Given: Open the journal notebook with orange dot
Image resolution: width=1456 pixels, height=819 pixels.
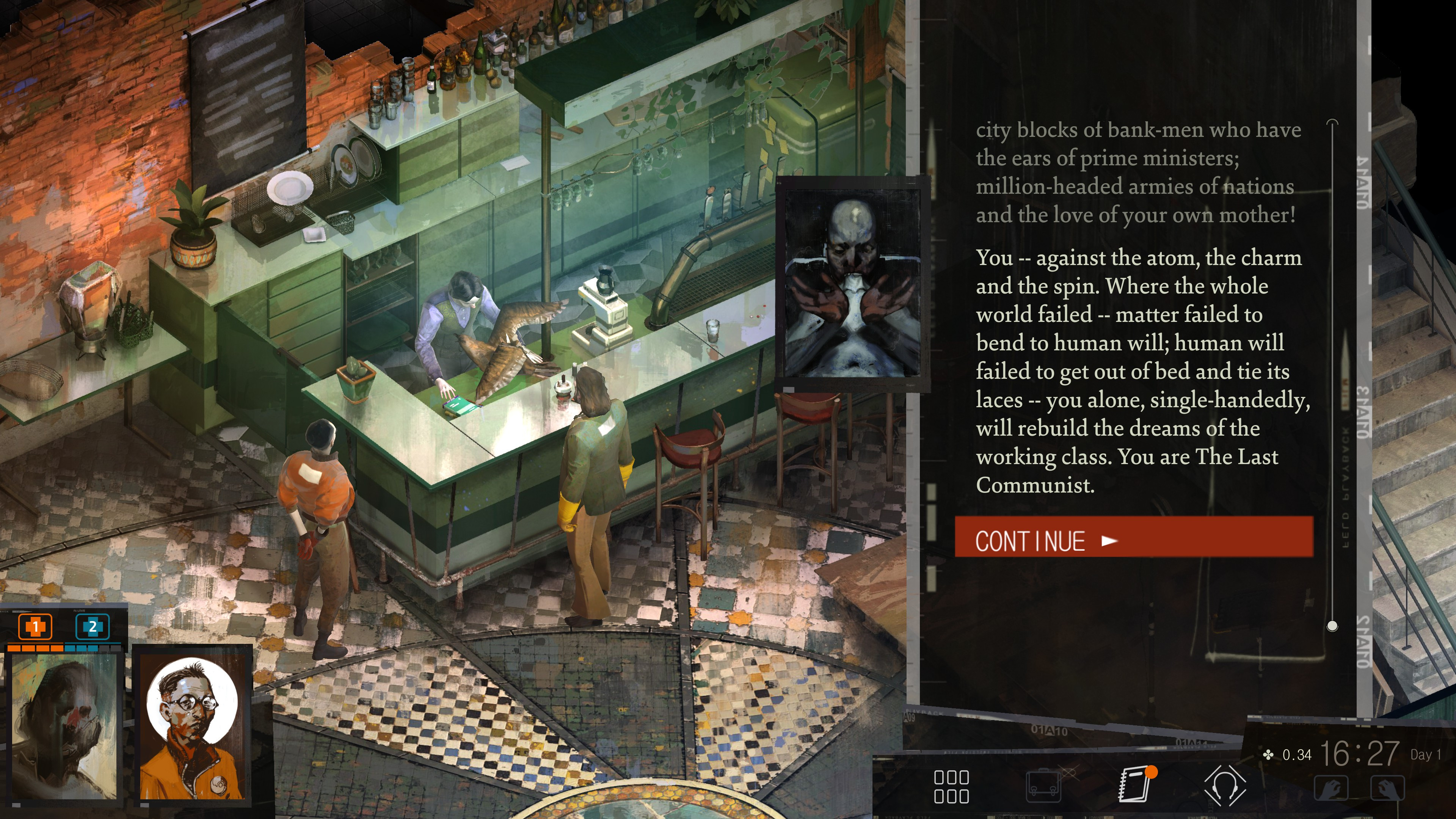Looking at the screenshot, I should (1134, 784).
